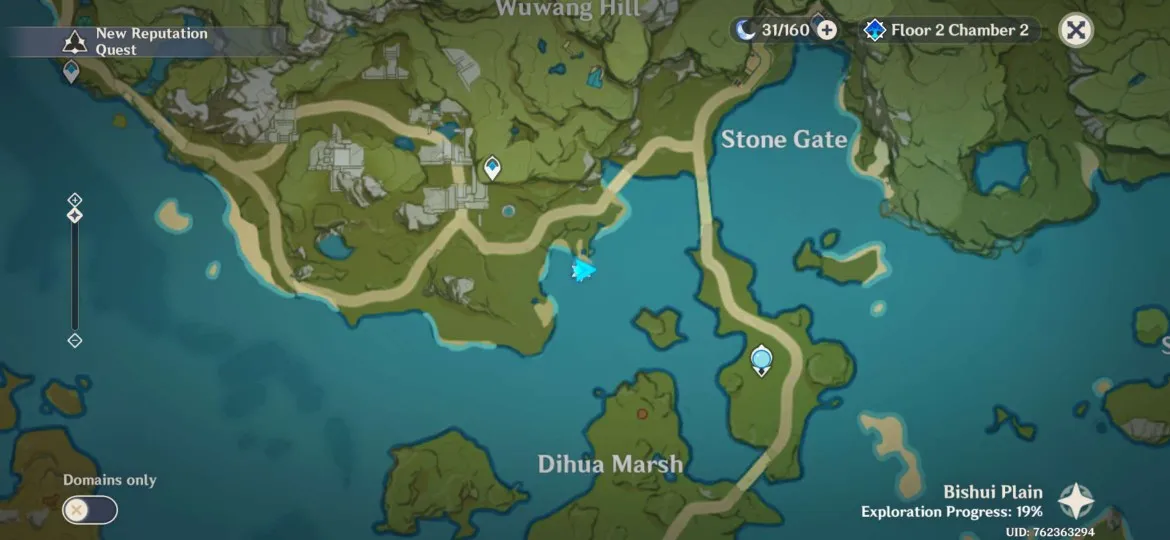Click the map zoom slider handle

[x=74, y=215]
